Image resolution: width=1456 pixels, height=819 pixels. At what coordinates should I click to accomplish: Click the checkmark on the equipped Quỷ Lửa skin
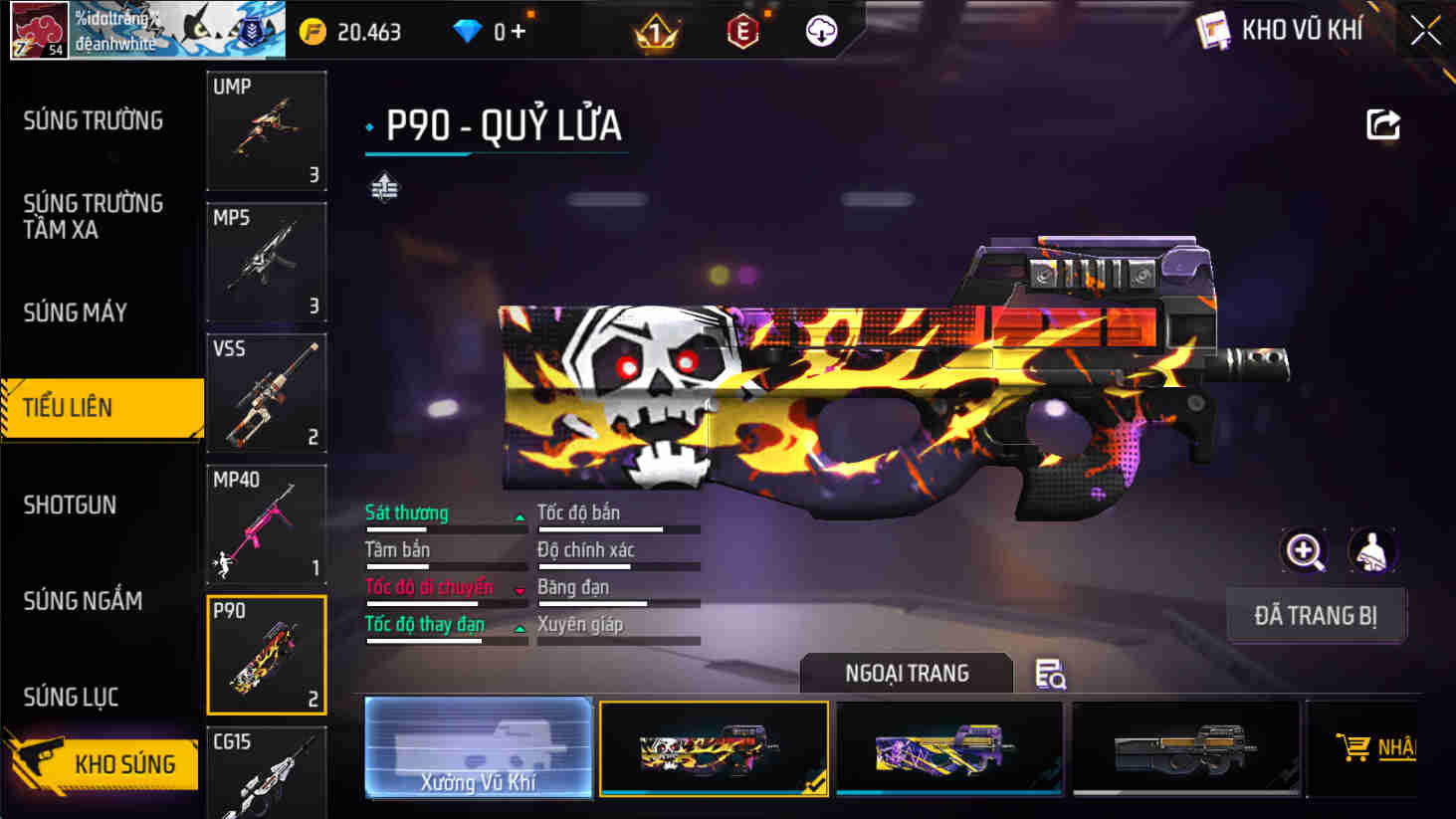817,782
